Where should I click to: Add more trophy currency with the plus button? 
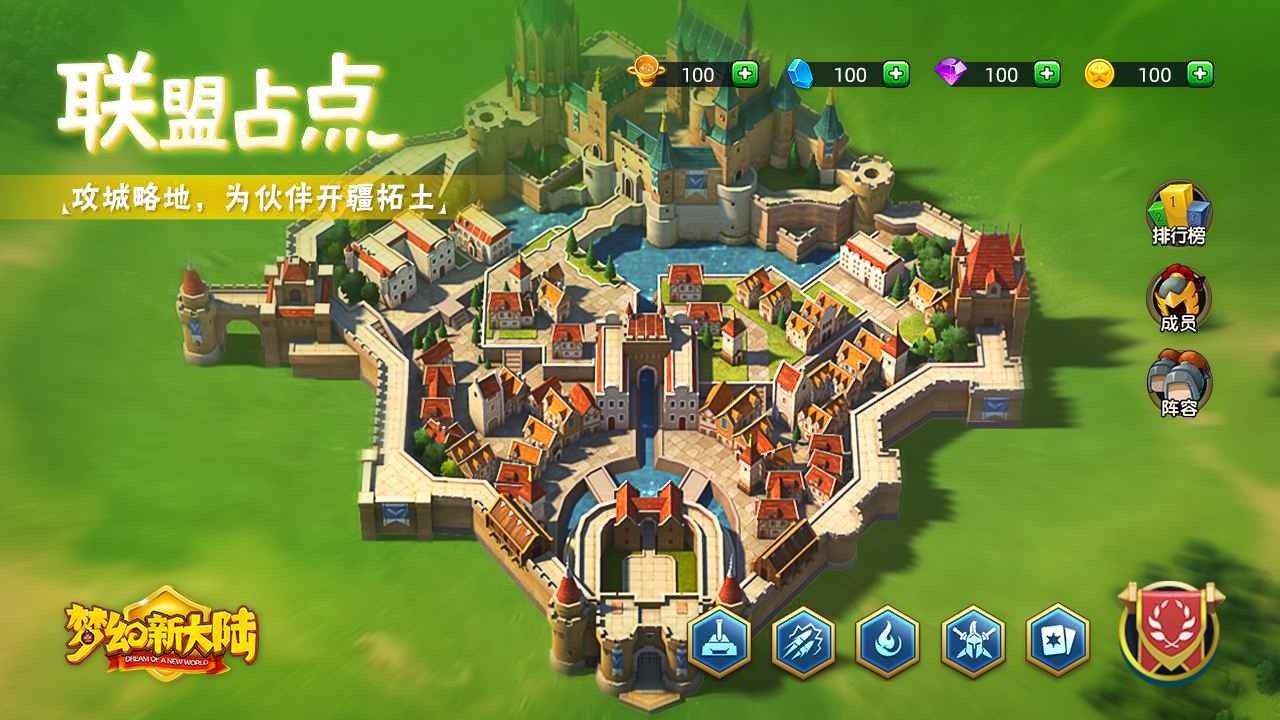coord(745,74)
